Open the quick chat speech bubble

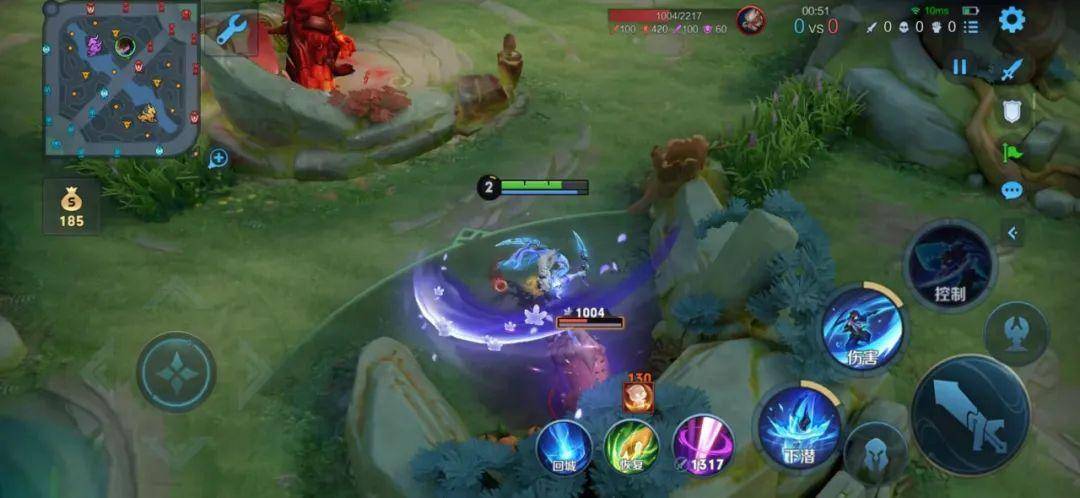[x=1012, y=190]
